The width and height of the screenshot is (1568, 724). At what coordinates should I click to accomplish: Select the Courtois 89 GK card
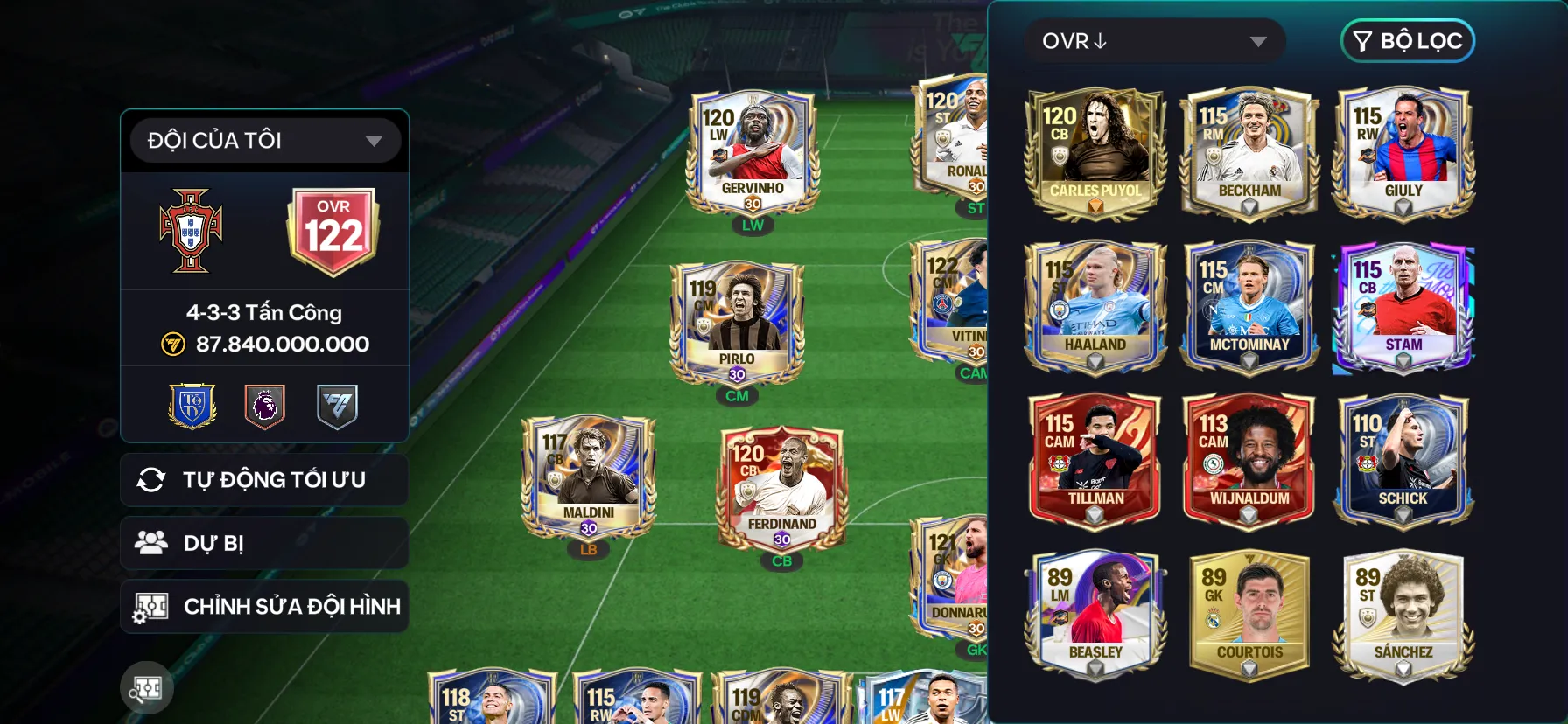coord(1249,615)
